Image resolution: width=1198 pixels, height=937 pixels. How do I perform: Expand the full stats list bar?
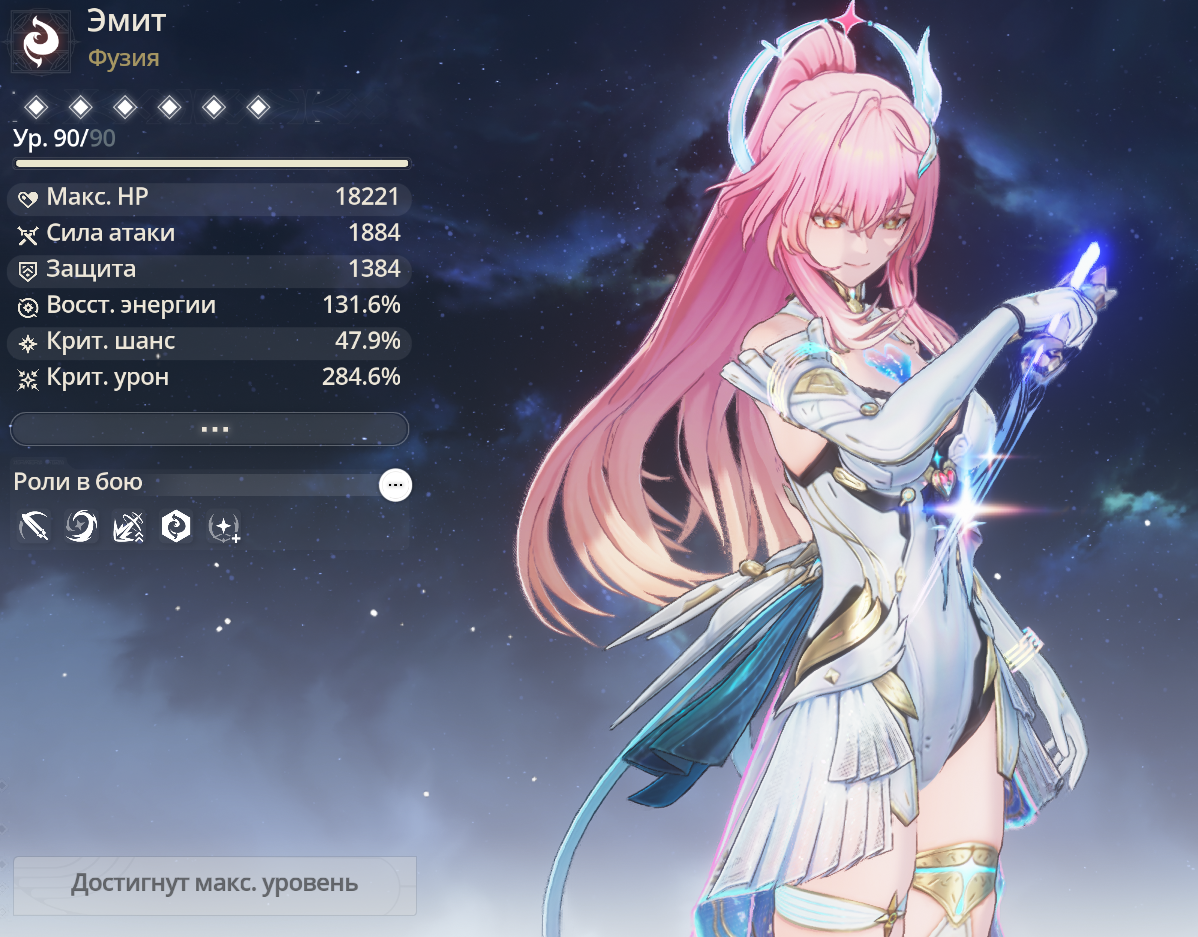pos(209,429)
